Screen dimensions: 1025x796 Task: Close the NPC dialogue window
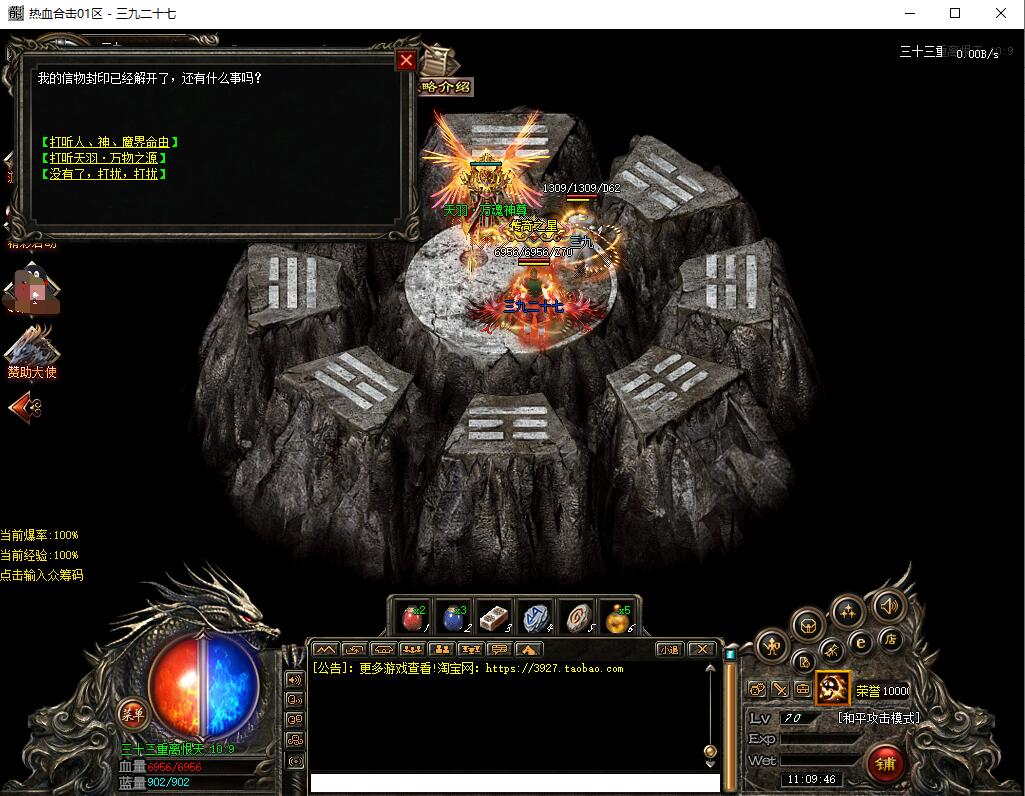click(x=406, y=61)
